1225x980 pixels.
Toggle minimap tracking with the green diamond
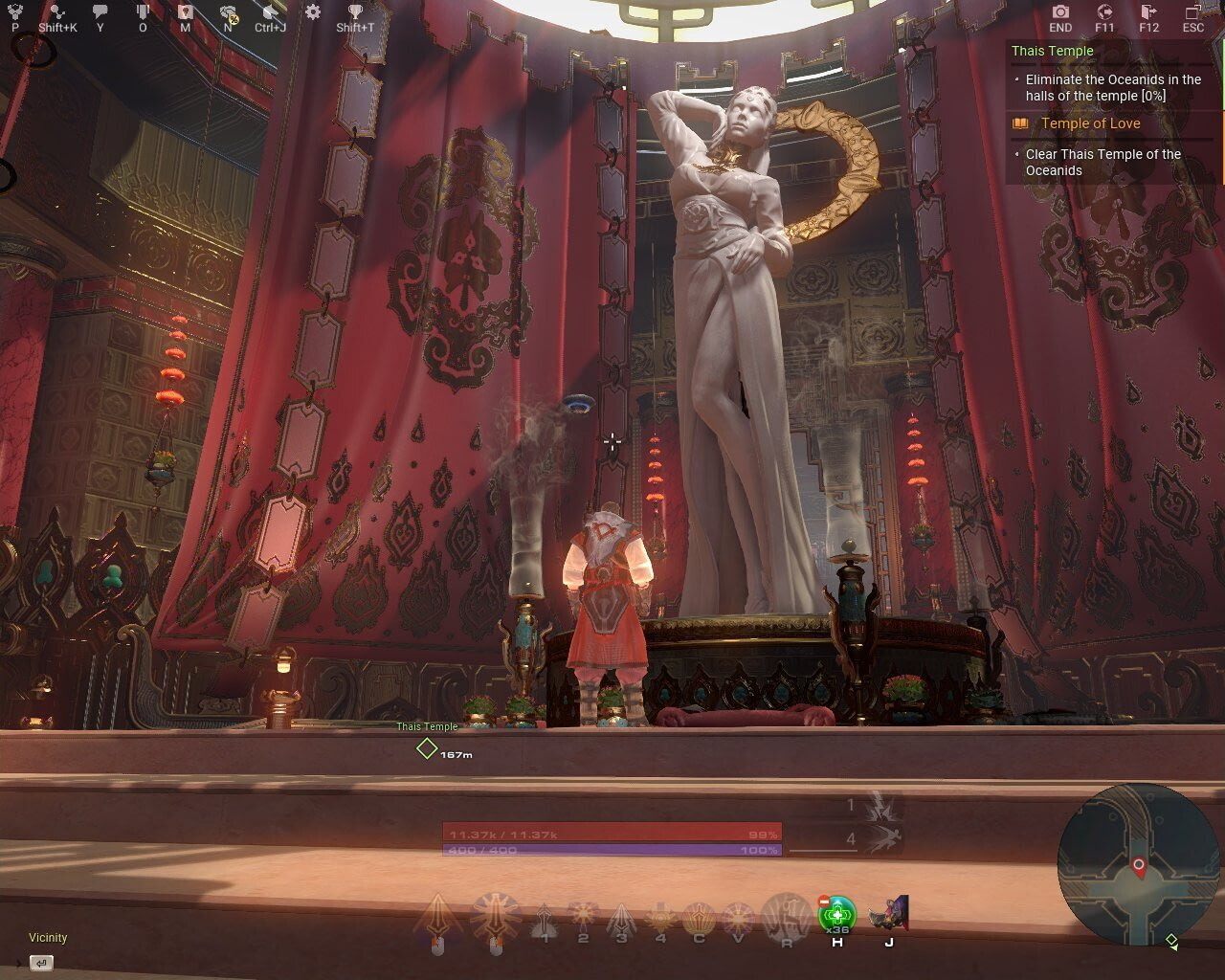click(1171, 941)
